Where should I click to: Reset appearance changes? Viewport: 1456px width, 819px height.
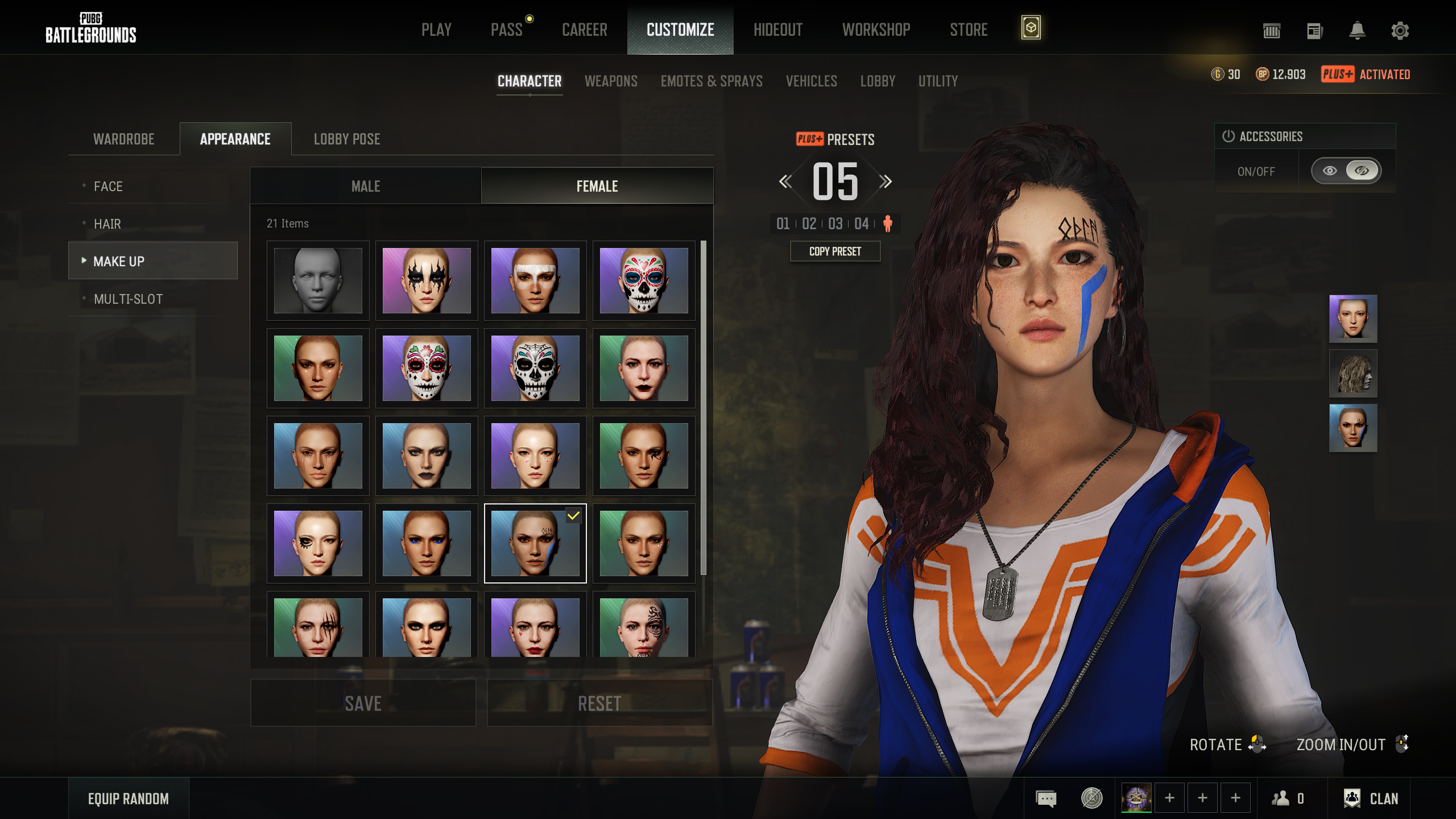pos(599,704)
